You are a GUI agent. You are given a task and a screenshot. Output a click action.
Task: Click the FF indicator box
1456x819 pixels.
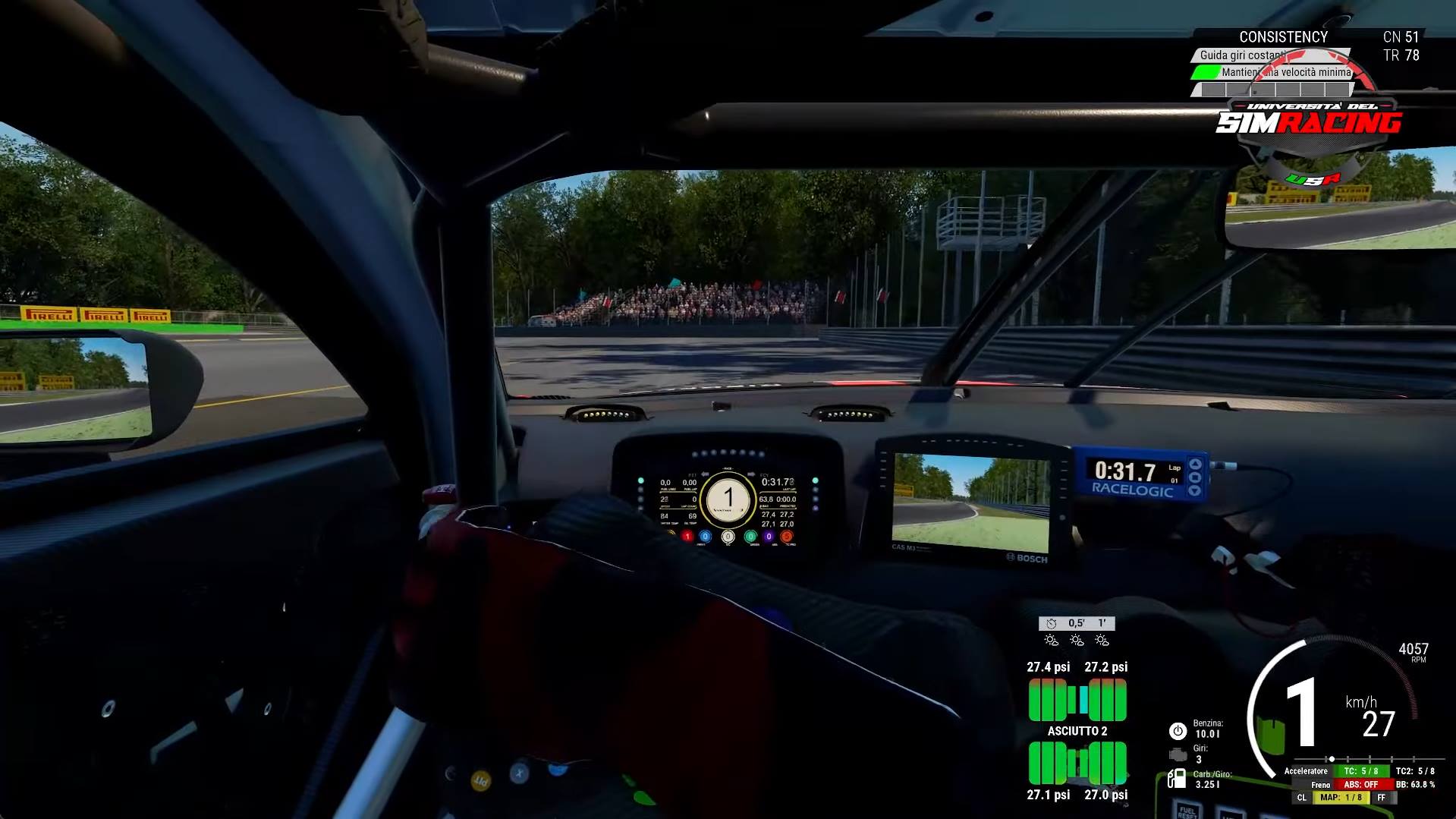point(1381,798)
